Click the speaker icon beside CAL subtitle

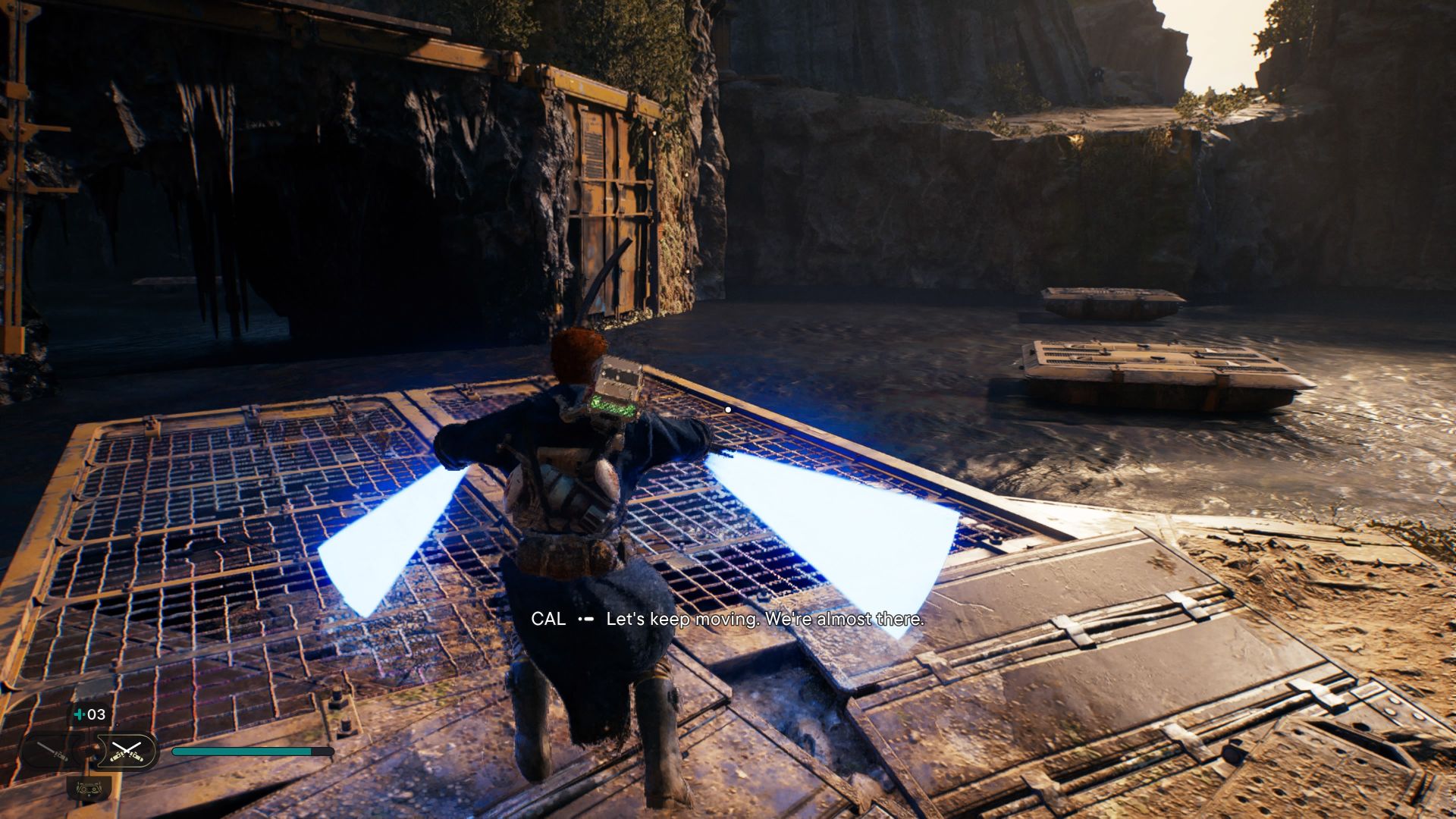tap(585, 620)
